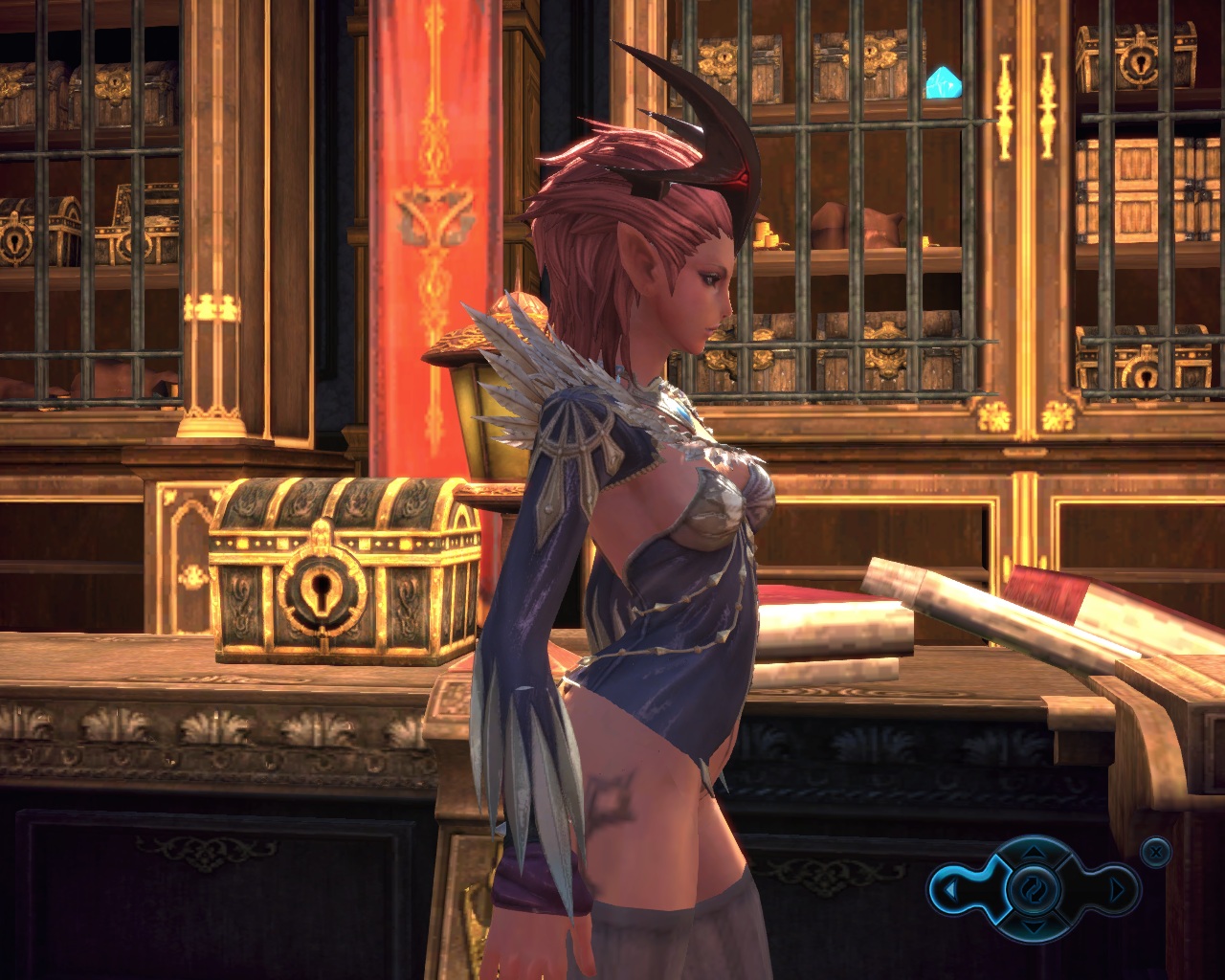Viewport: 1225px width, 980px height.
Task: Rotate the camera with the left arrow
Action: pyautogui.click(x=949, y=891)
